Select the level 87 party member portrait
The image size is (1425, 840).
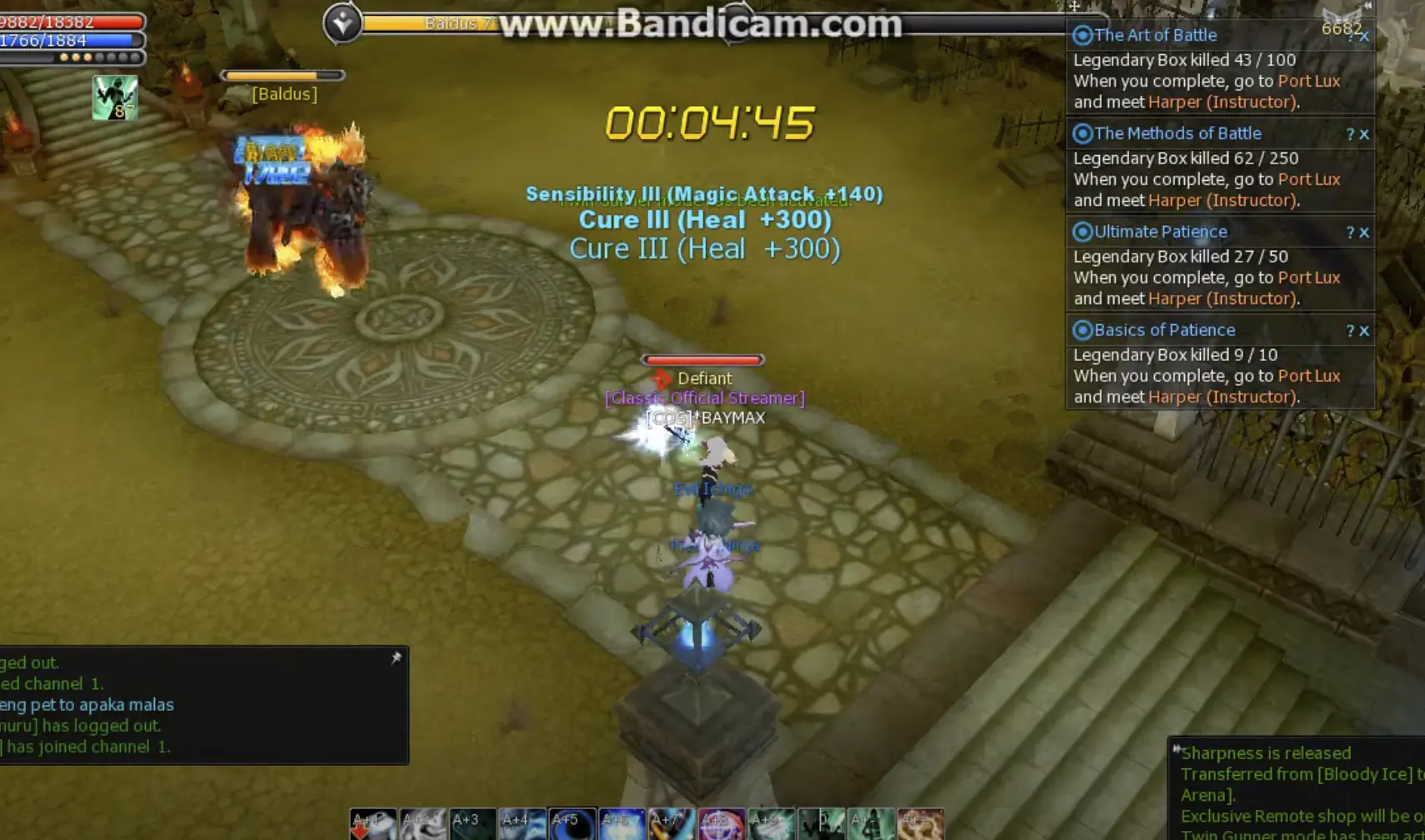click(x=115, y=96)
